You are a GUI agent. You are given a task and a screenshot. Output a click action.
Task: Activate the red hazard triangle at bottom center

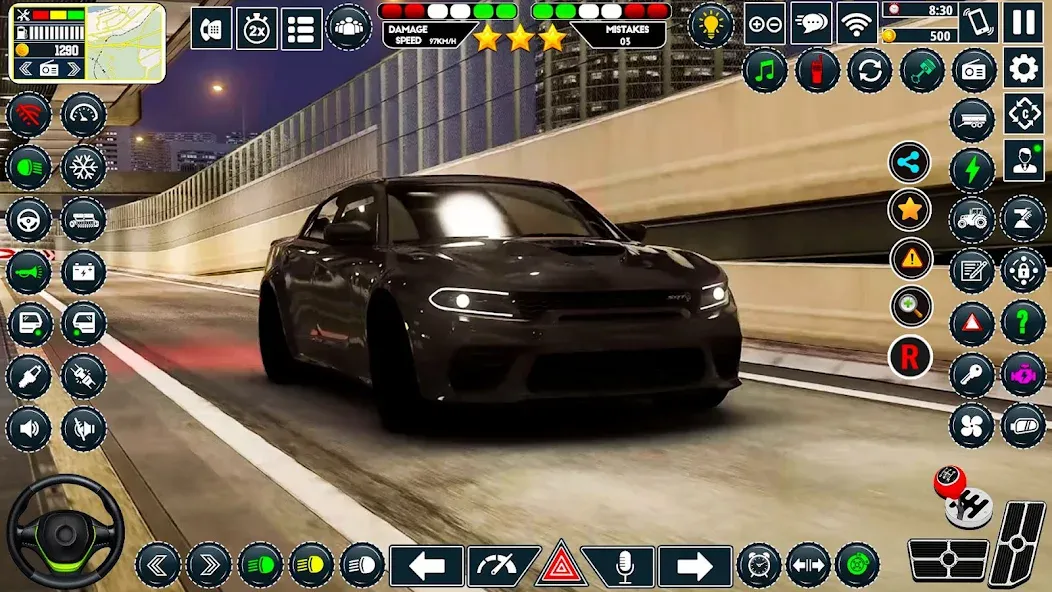coord(560,568)
